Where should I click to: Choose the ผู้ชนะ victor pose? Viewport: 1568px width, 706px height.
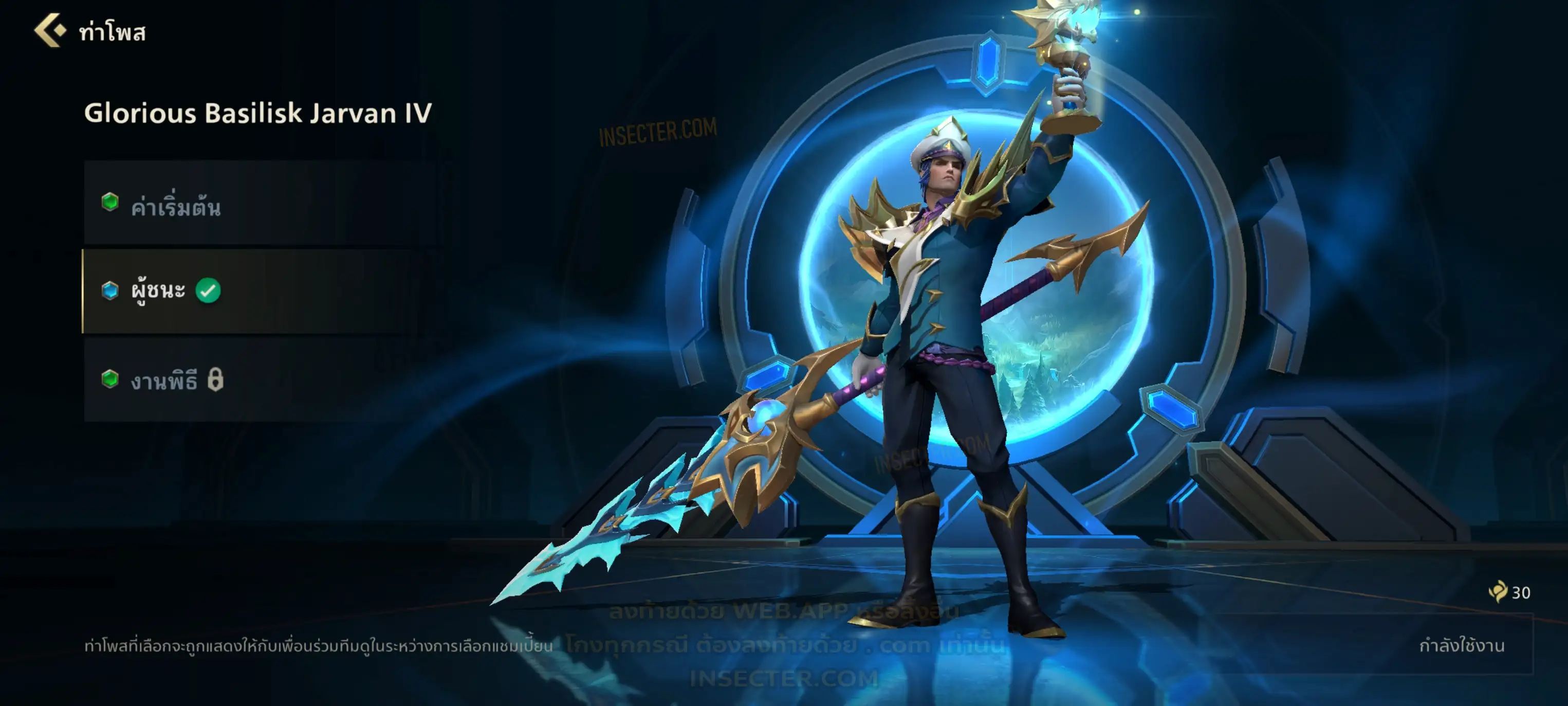262,291
